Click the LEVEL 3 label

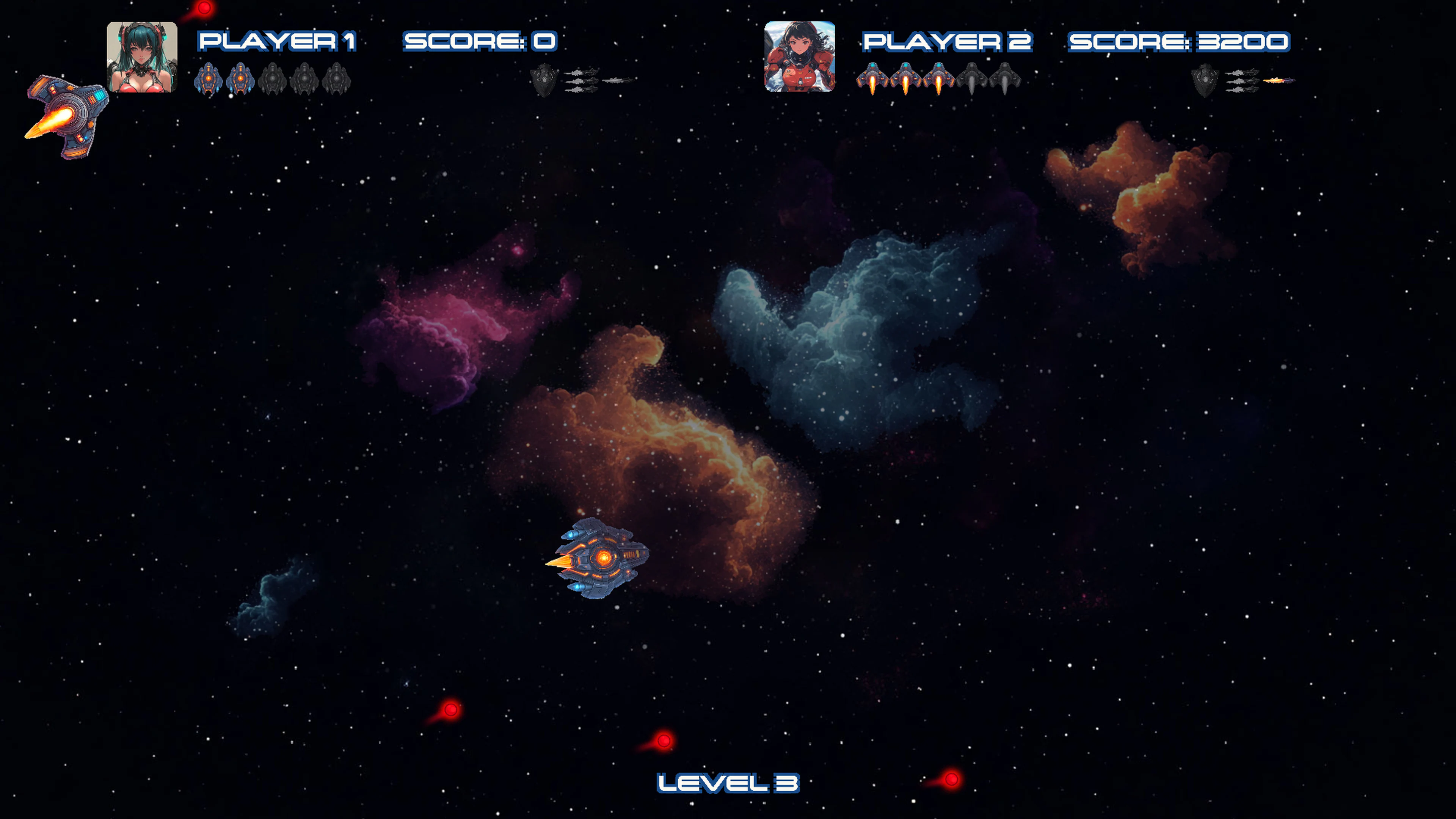[x=728, y=783]
